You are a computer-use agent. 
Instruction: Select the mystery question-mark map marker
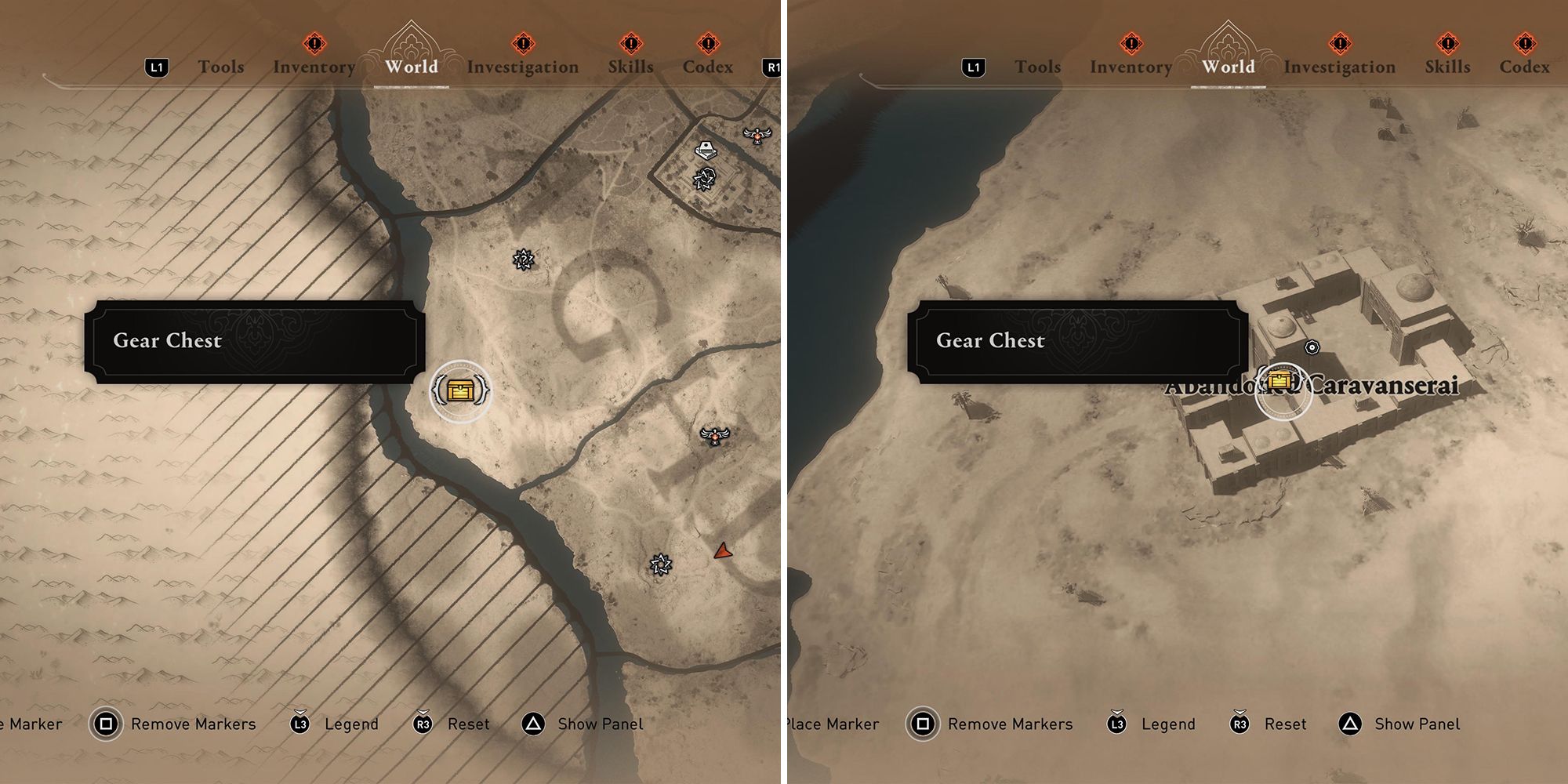pos(524,259)
